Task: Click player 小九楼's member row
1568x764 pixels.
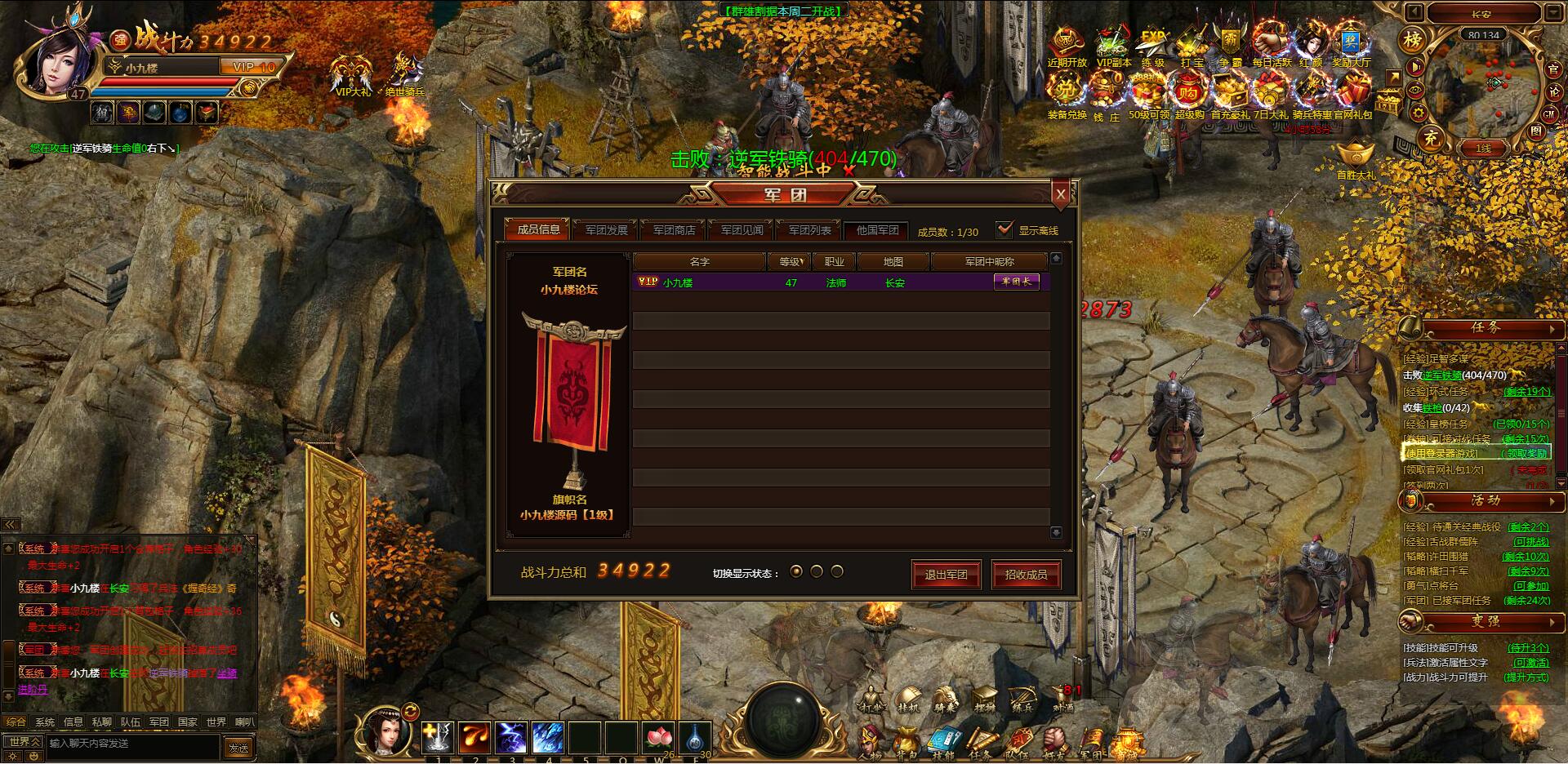Action: pyautogui.click(x=735, y=282)
